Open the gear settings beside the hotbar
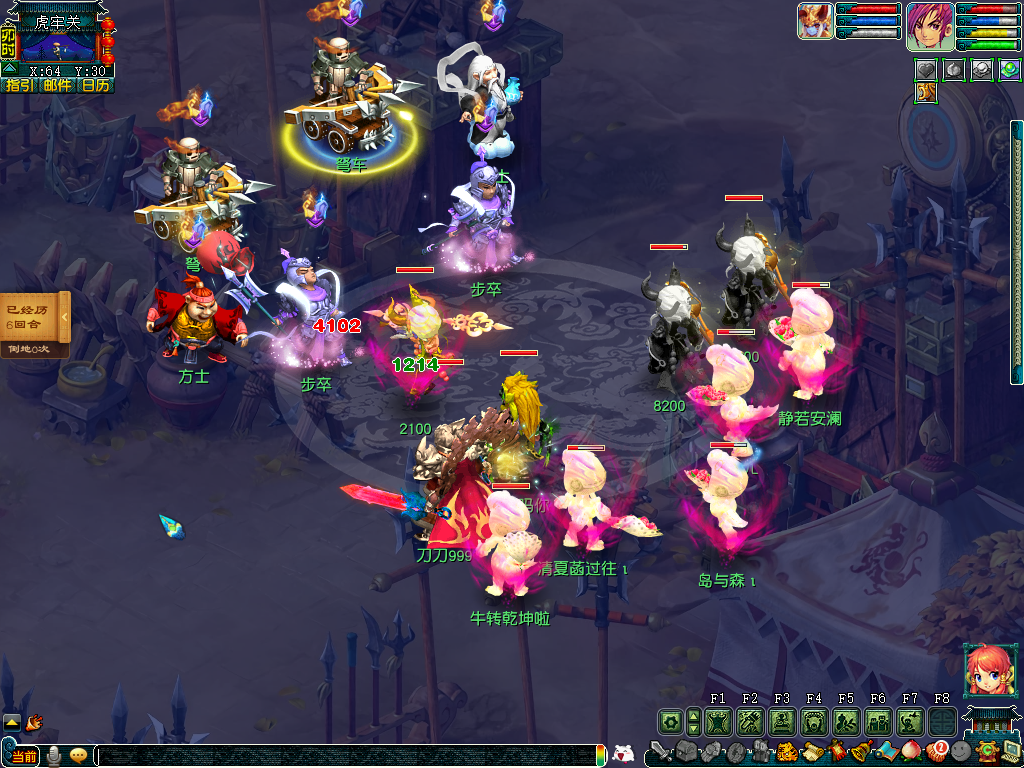1024x768 pixels. 670,721
